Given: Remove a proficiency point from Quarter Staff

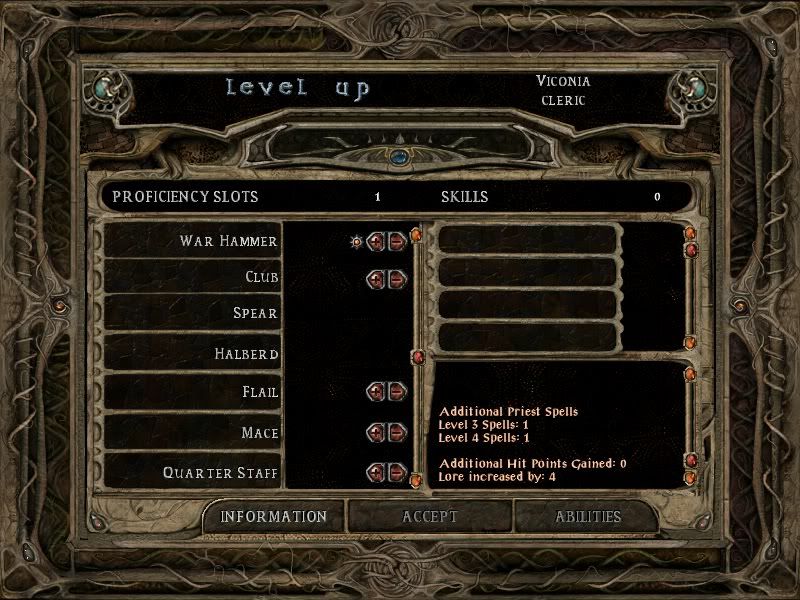Looking at the screenshot, I should pos(397,471).
